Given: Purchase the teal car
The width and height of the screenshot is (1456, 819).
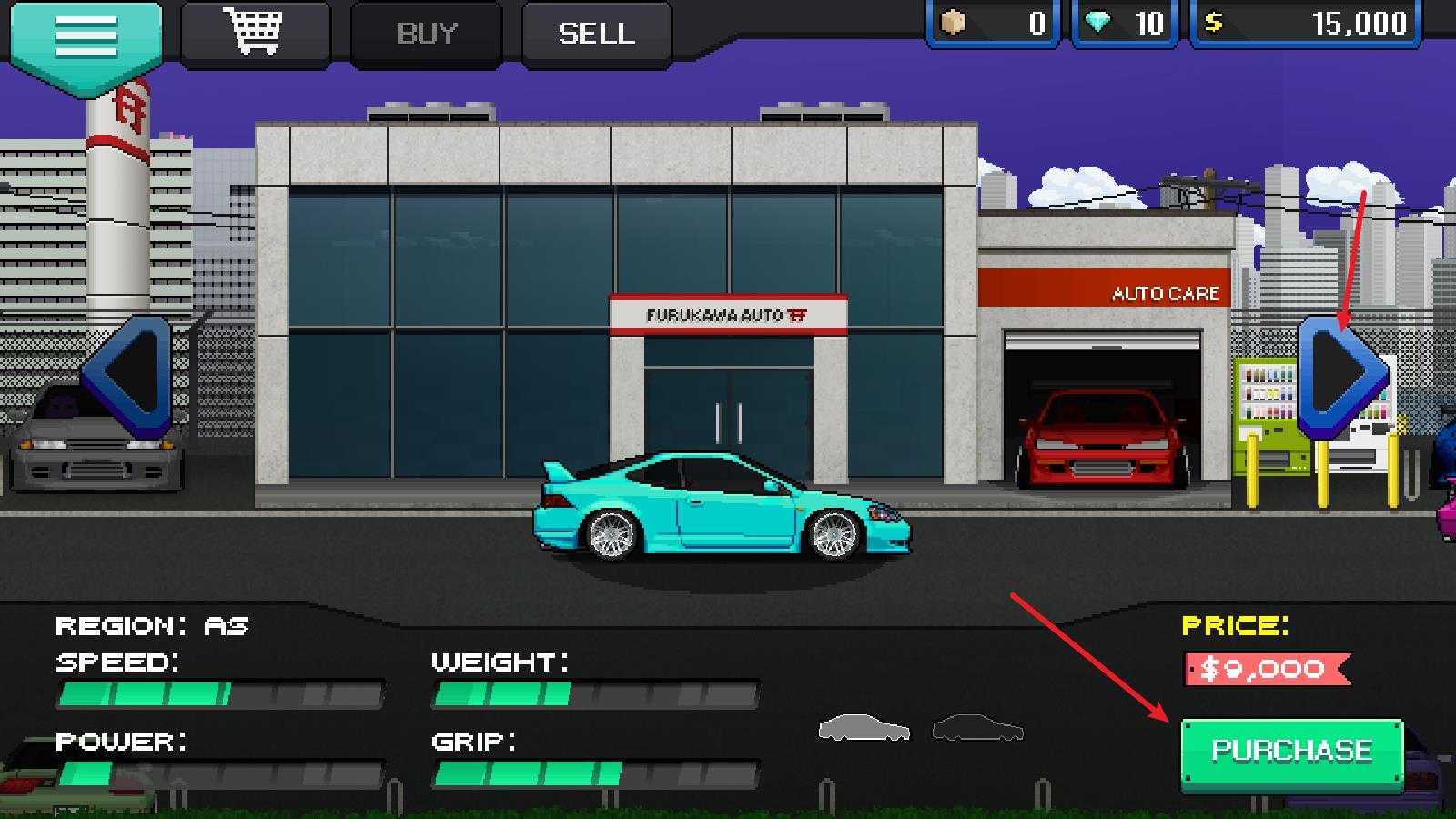Looking at the screenshot, I should [x=1287, y=750].
